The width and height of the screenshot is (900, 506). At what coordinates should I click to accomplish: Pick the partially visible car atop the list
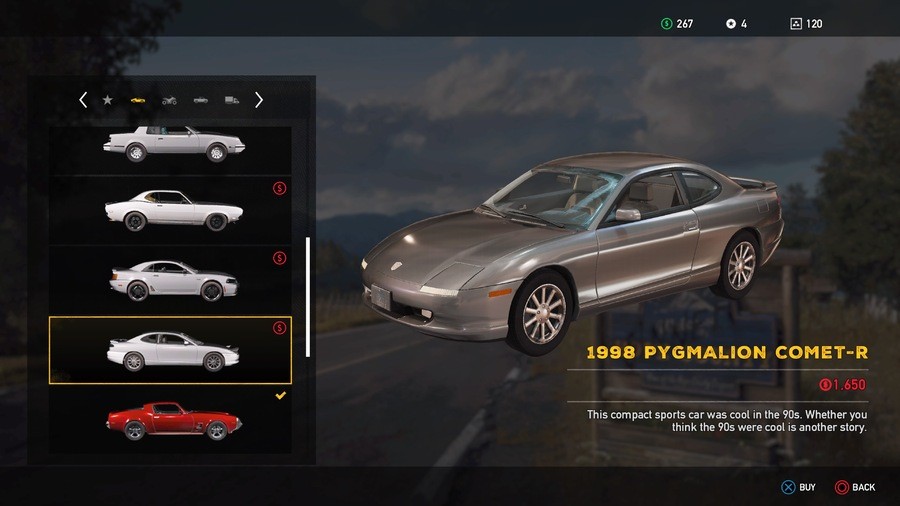pyautogui.click(x=172, y=146)
